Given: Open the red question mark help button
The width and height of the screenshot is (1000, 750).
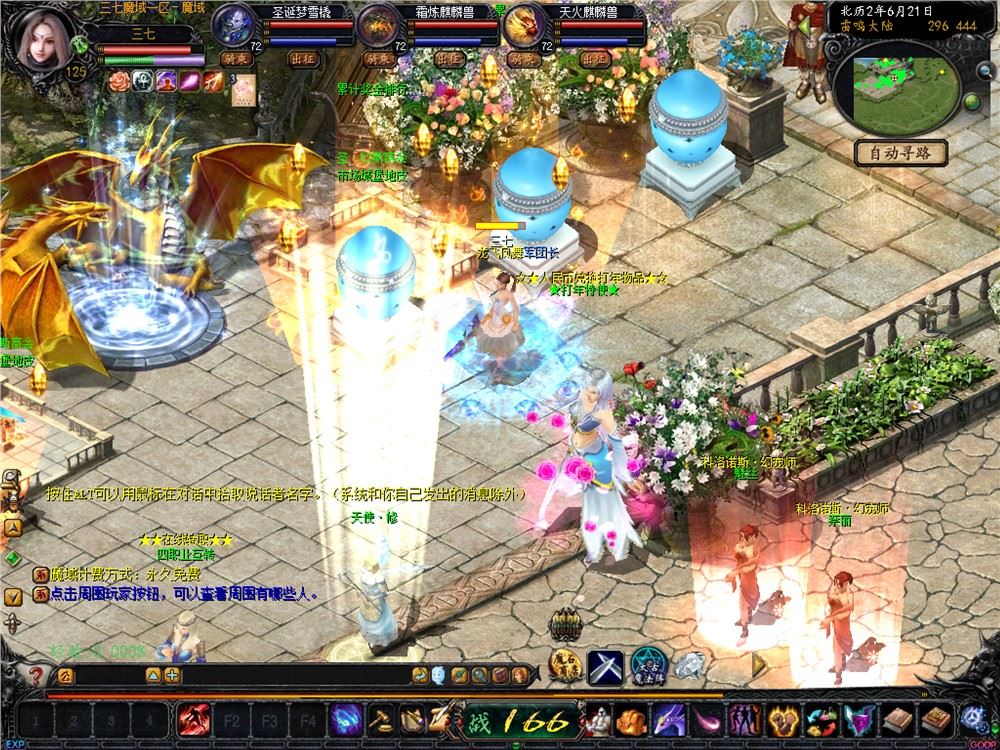Looking at the screenshot, I should click(37, 675).
